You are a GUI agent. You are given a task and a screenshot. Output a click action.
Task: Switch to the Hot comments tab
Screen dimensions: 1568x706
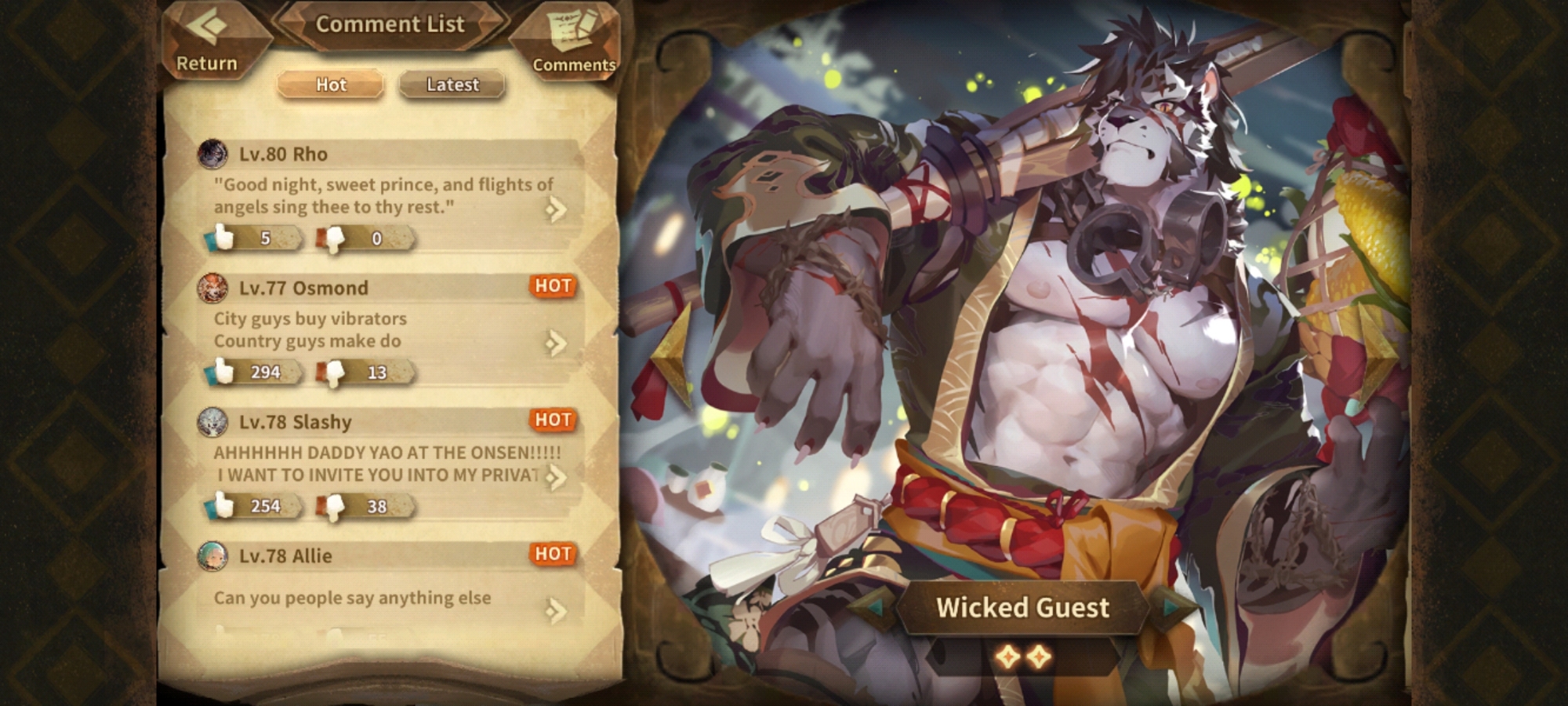pyautogui.click(x=331, y=85)
